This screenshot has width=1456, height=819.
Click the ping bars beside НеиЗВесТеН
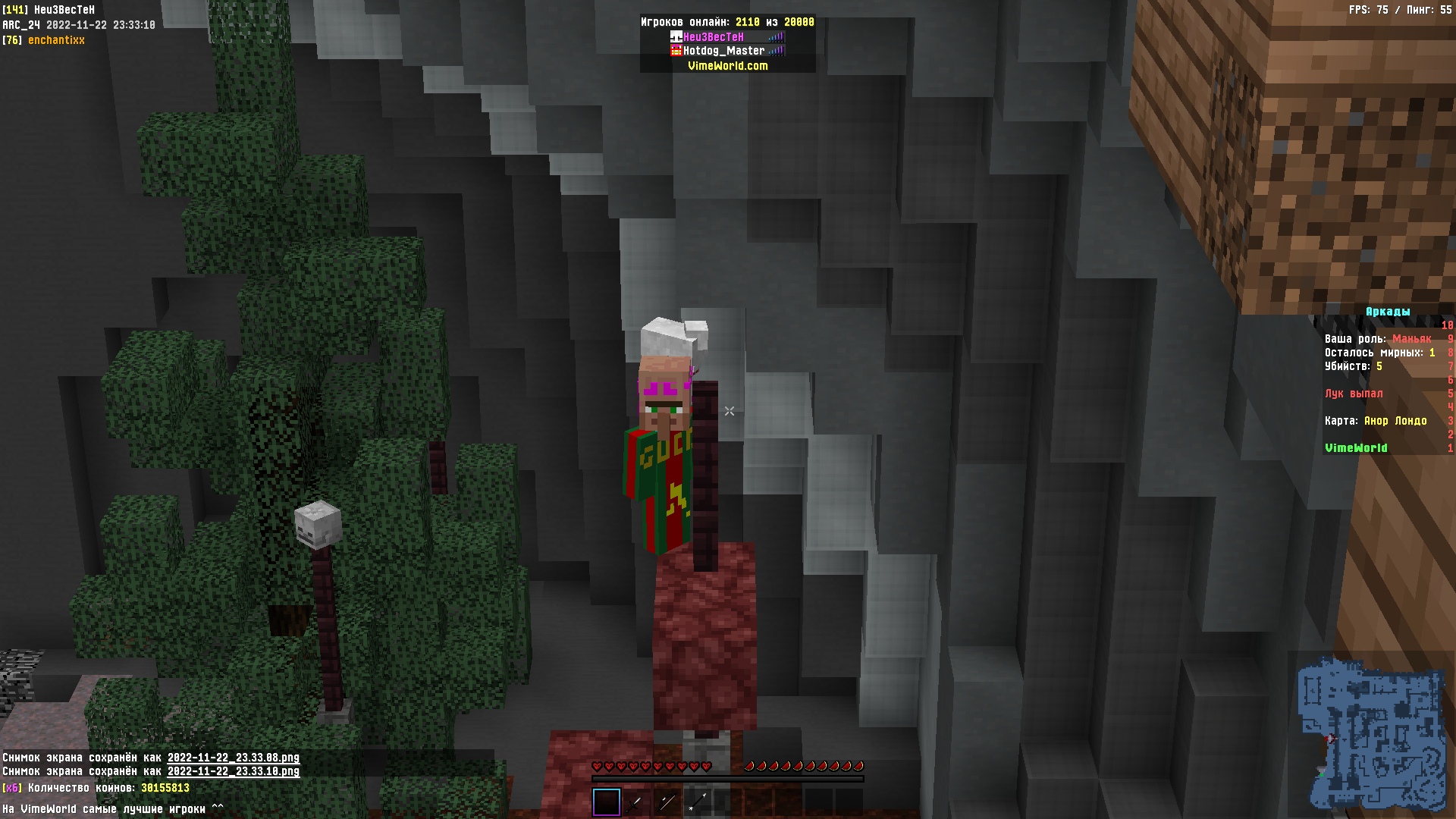[x=776, y=36]
